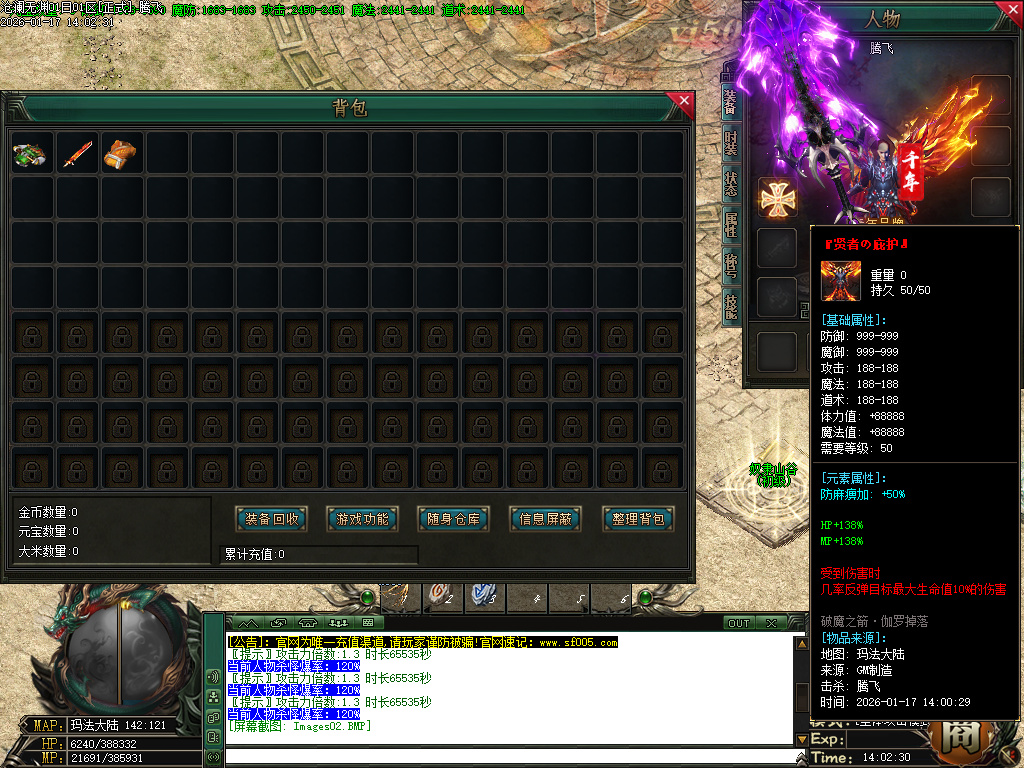
Task: Activate the skill in hotbar slot 2
Action: click(441, 597)
